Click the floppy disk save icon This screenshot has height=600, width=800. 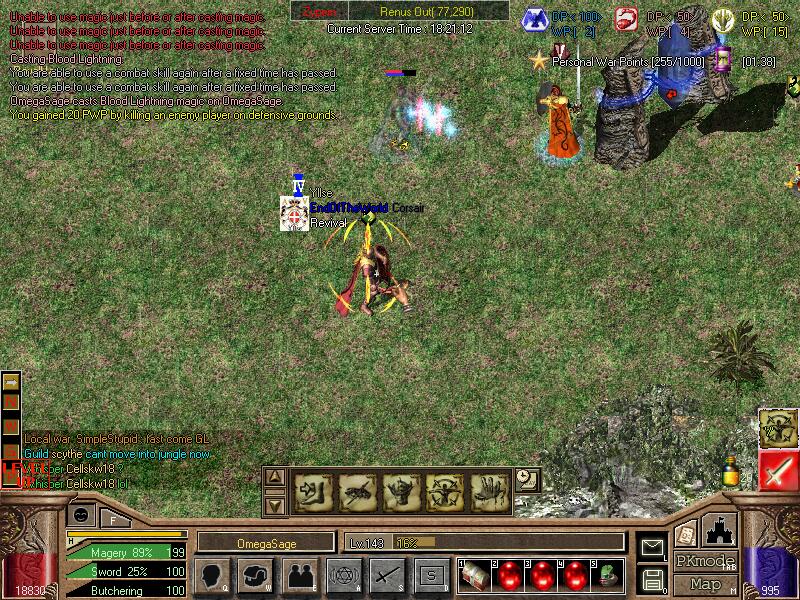[653, 578]
